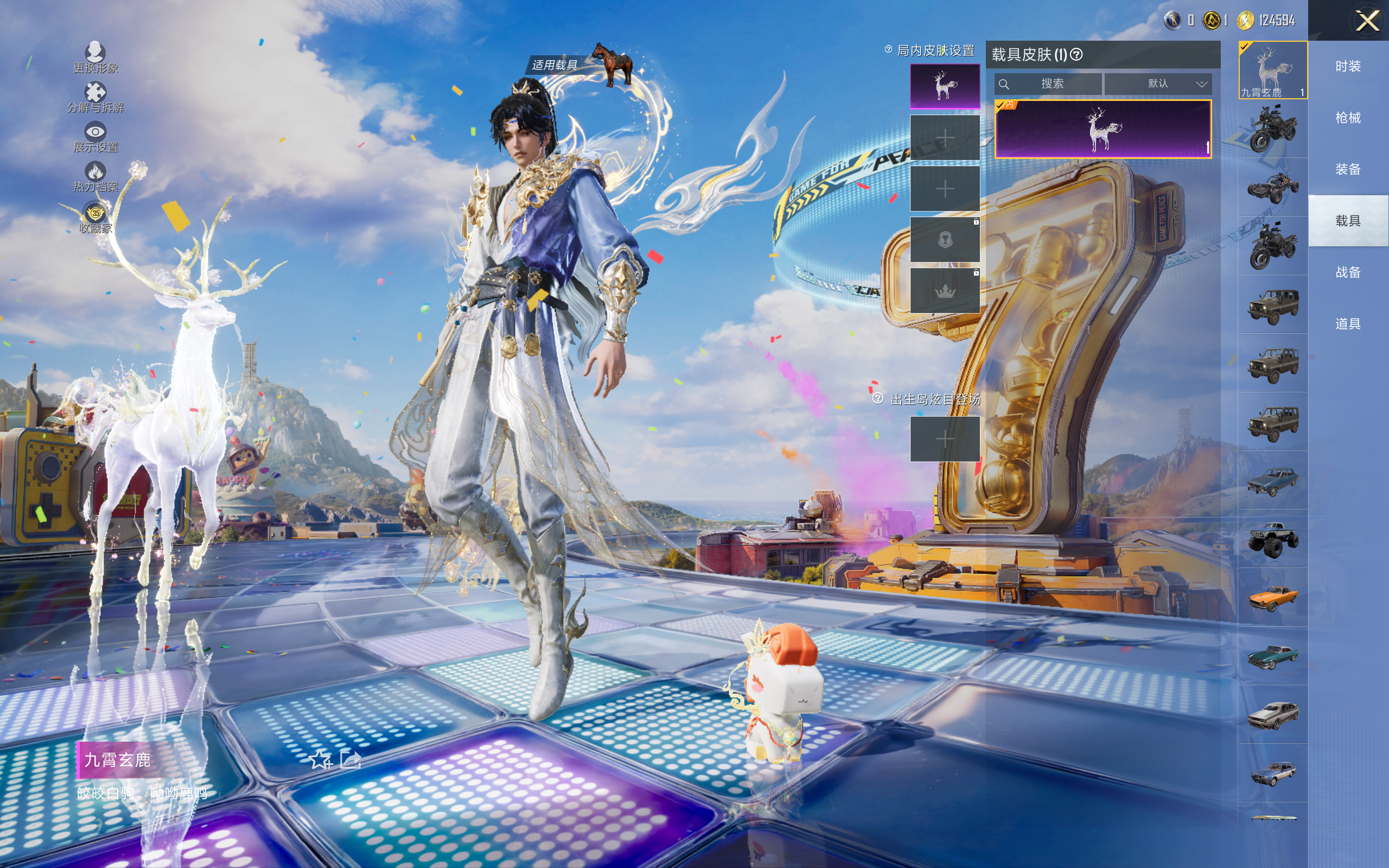The width and height of the screenshot is (1389, 868).
Task: Switch to the 时装 tab
Action: tap(1348, 67)
